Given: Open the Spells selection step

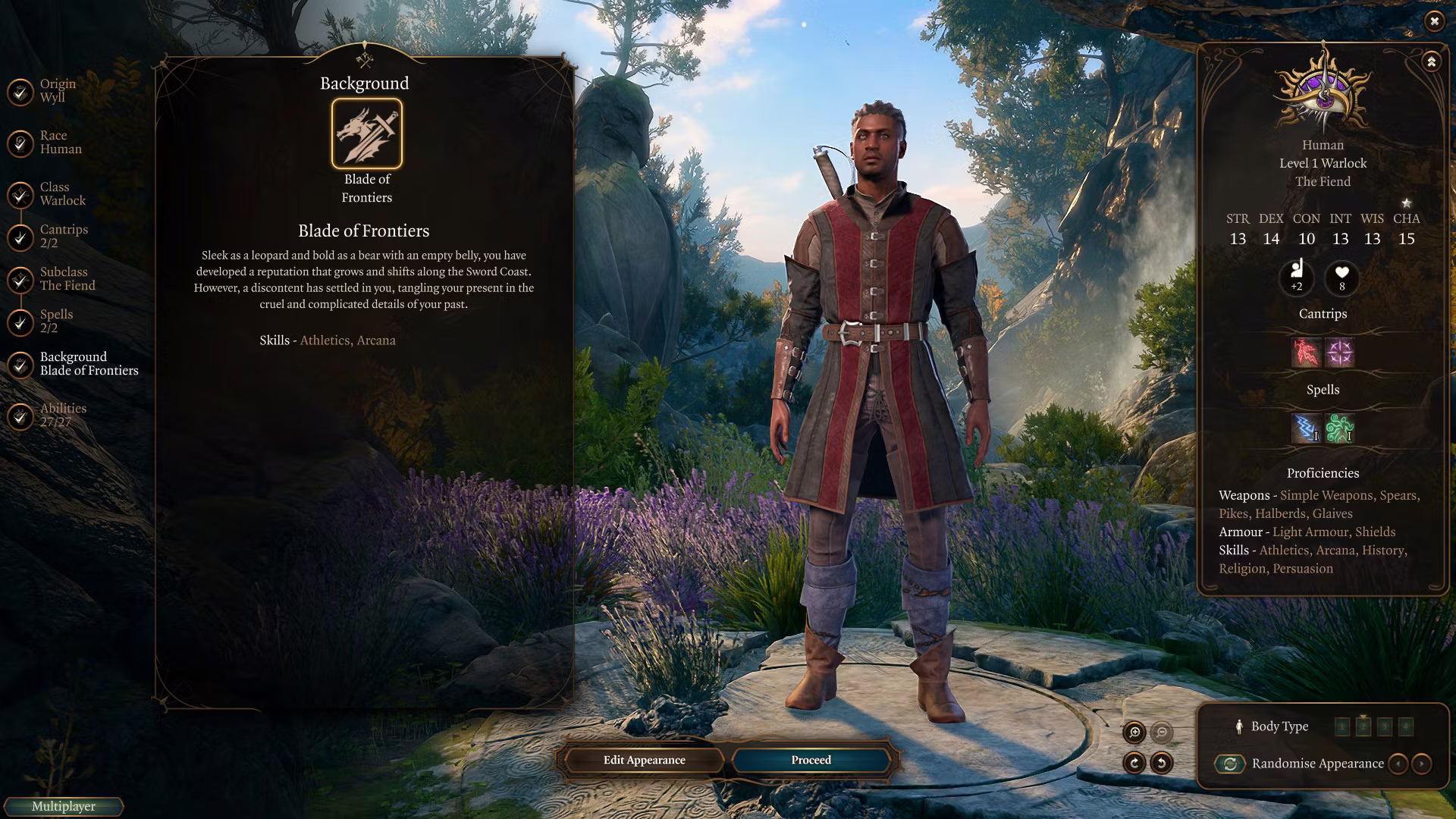Looking at the screenshot, I should pos(56,321).
